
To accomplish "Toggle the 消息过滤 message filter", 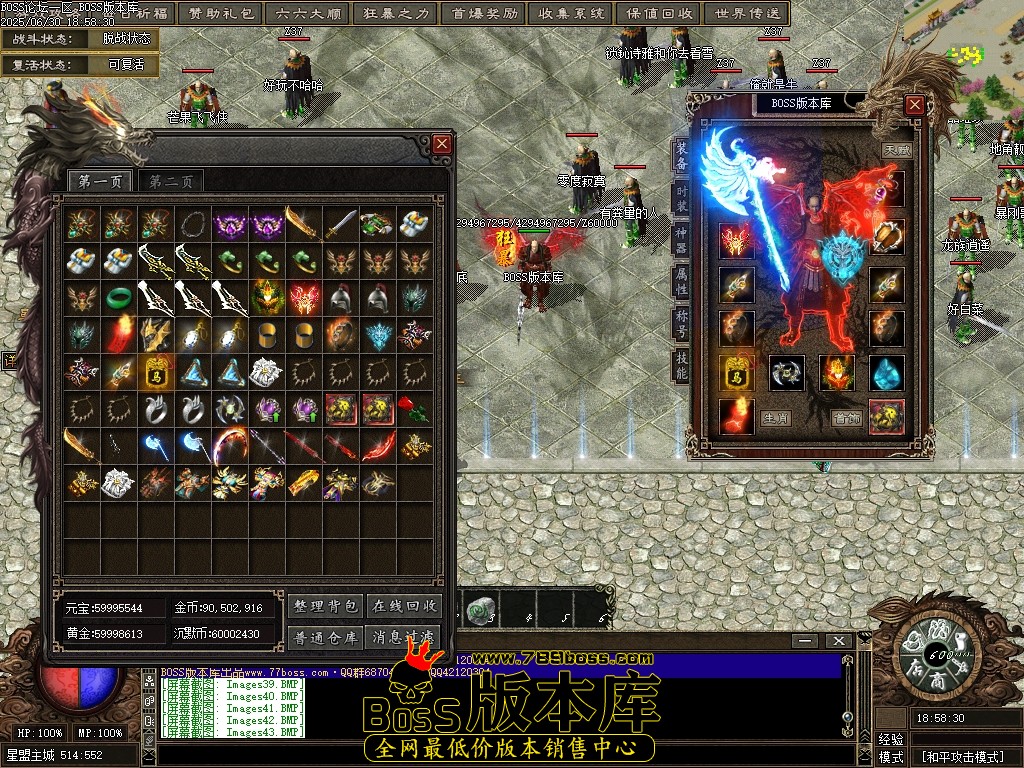I will point(405,637).
